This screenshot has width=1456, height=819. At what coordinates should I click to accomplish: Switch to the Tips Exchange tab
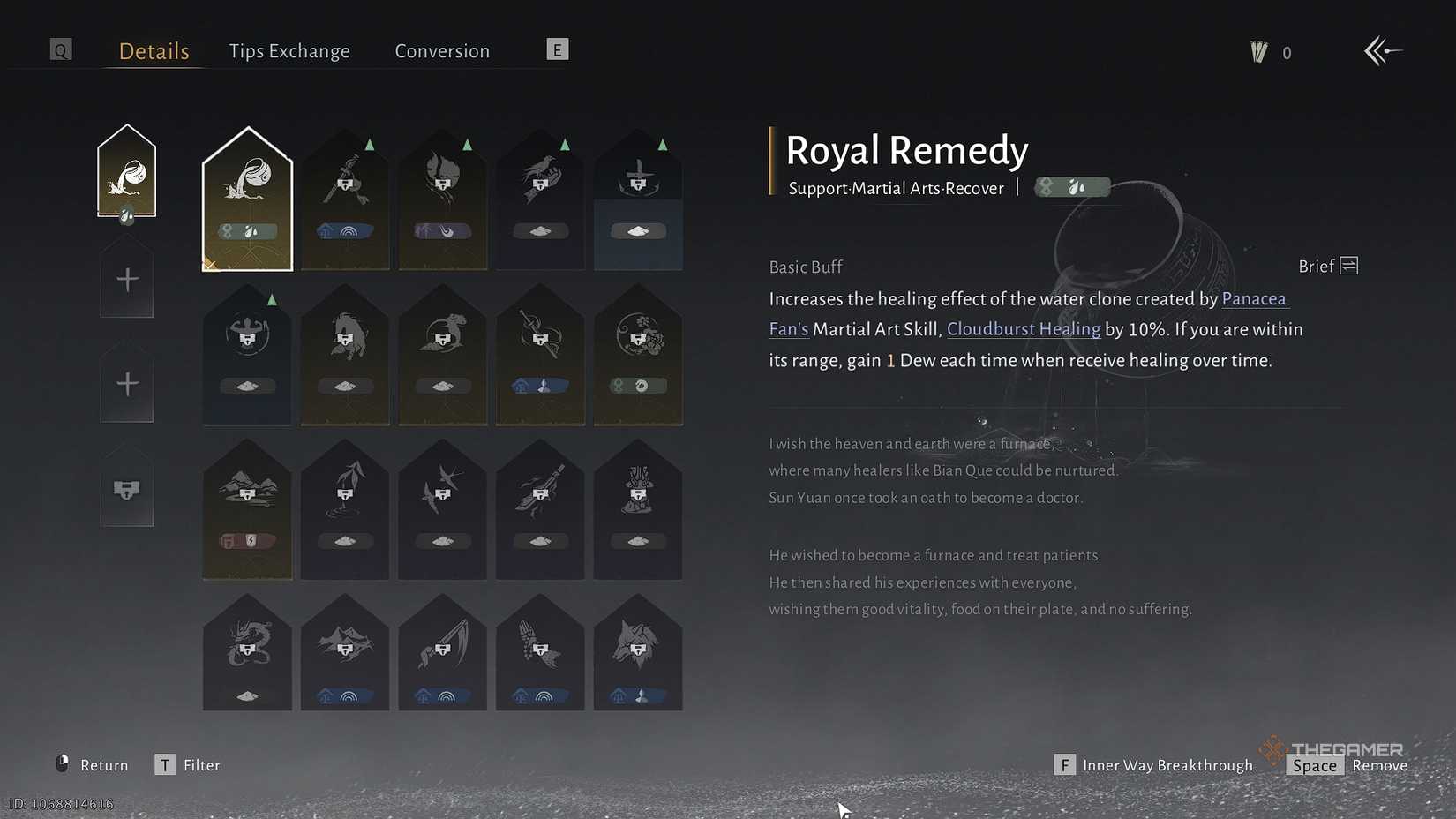(289, 50)
